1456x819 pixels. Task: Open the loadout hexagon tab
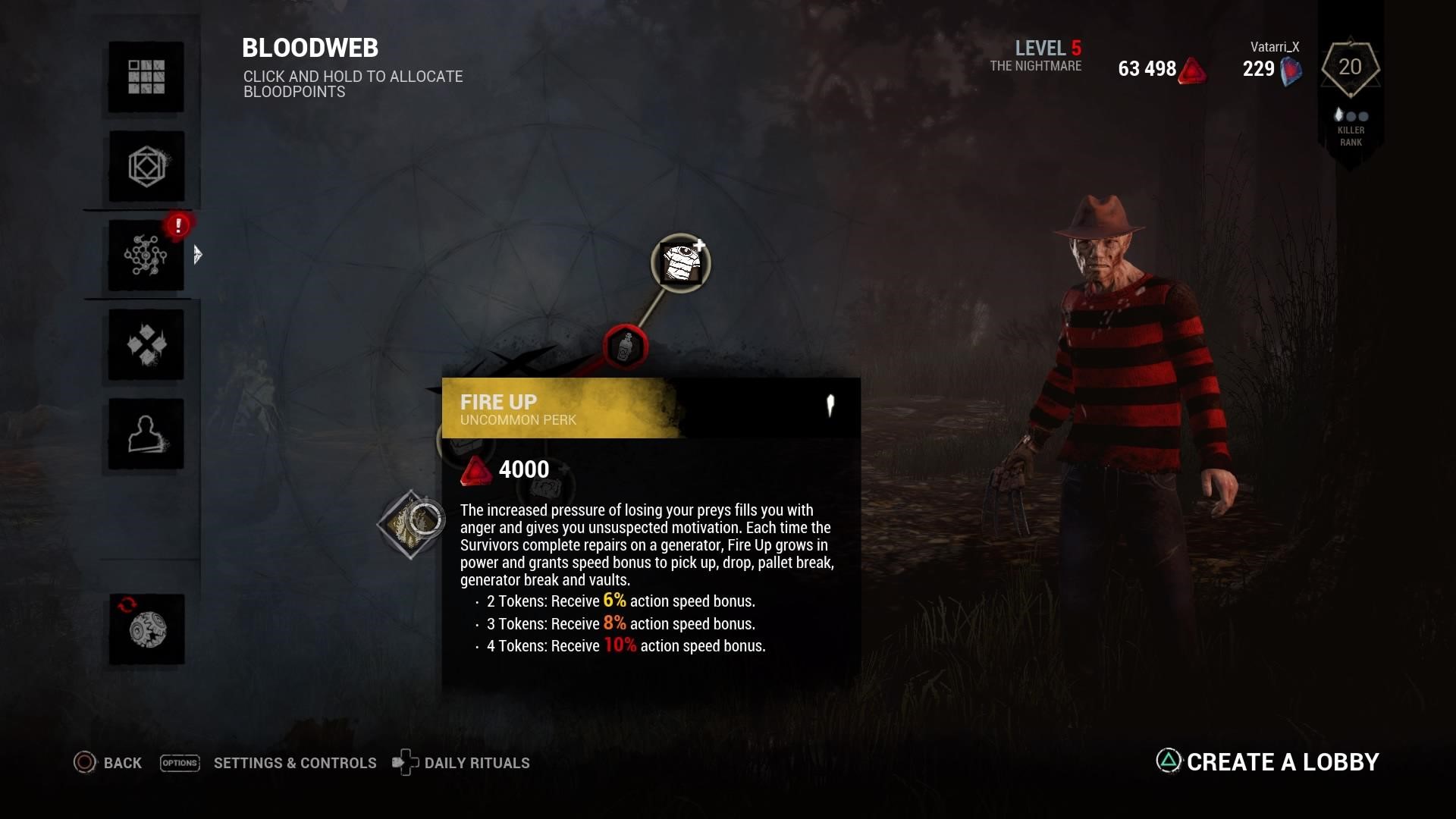pyautogui.click(x=146, y=166)
